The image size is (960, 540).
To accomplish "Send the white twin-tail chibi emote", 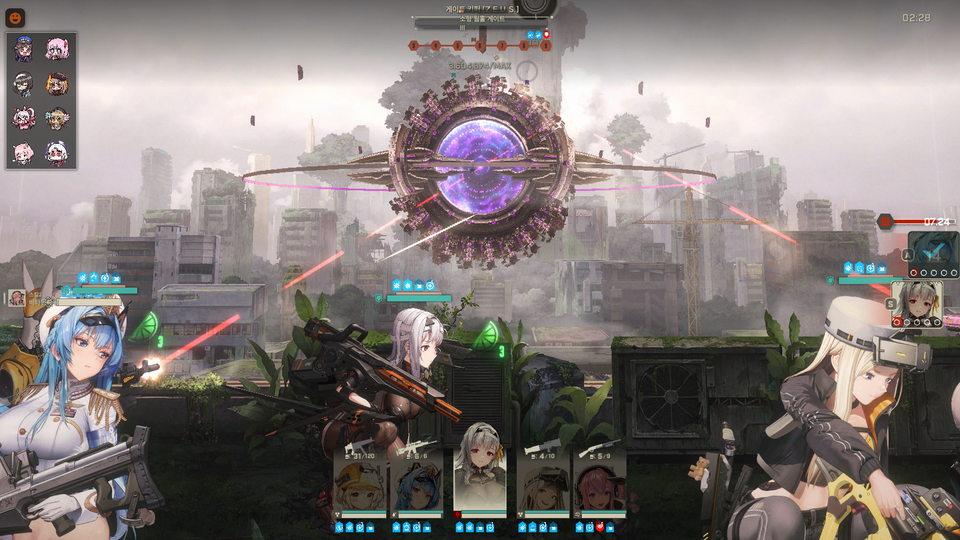I will (x=24, y=118).
